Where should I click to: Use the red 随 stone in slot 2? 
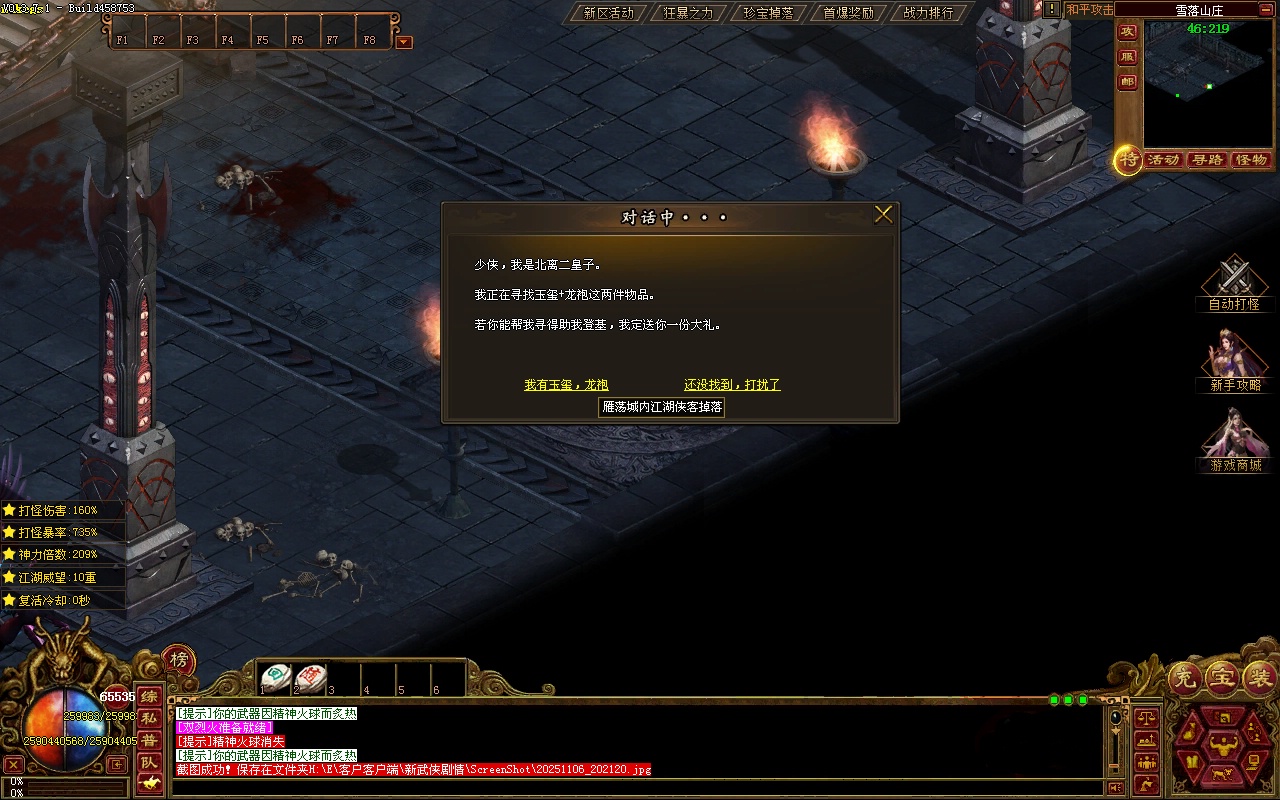tap(310, 678)
